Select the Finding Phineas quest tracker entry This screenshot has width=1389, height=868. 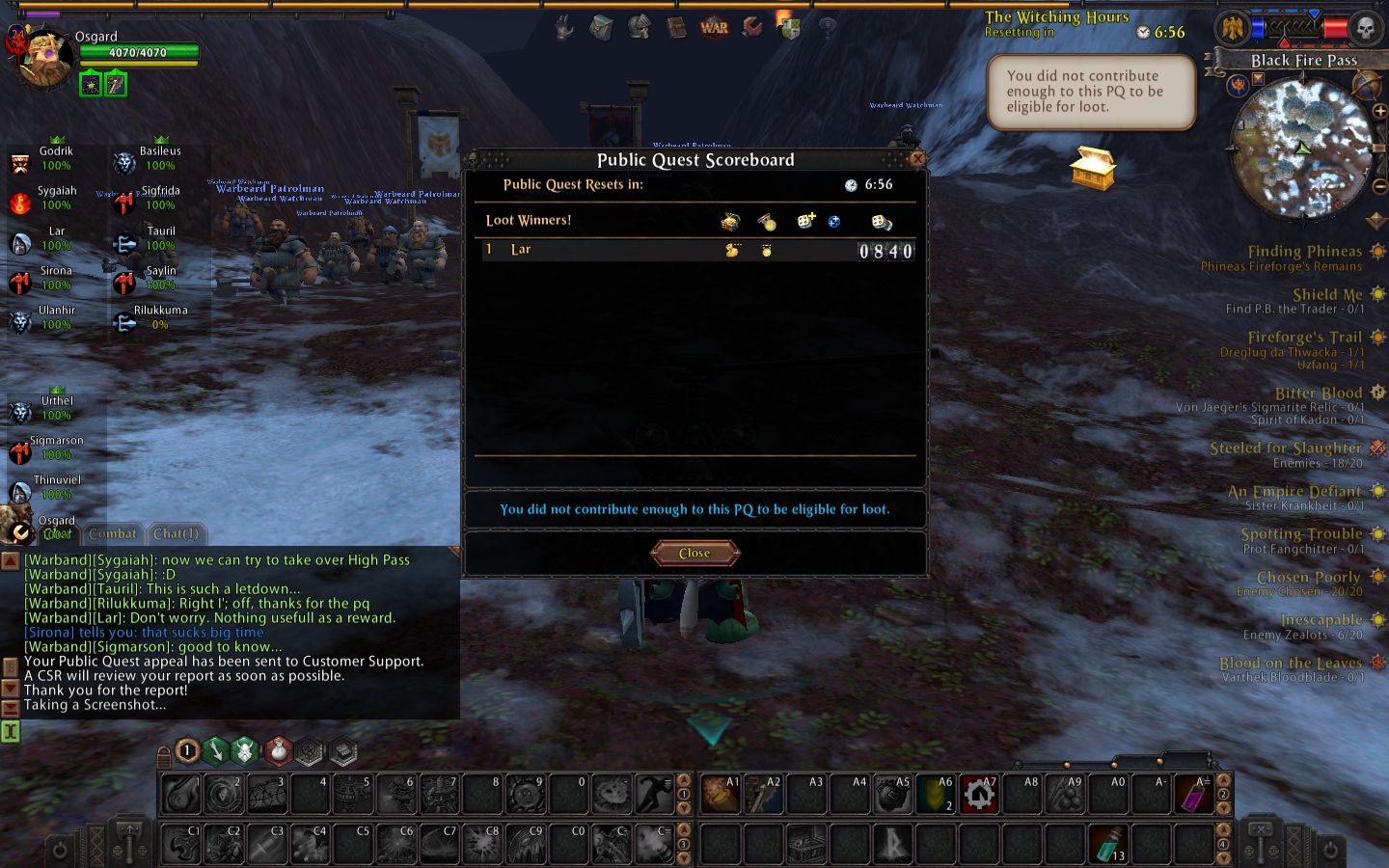tap(1304, 252)
